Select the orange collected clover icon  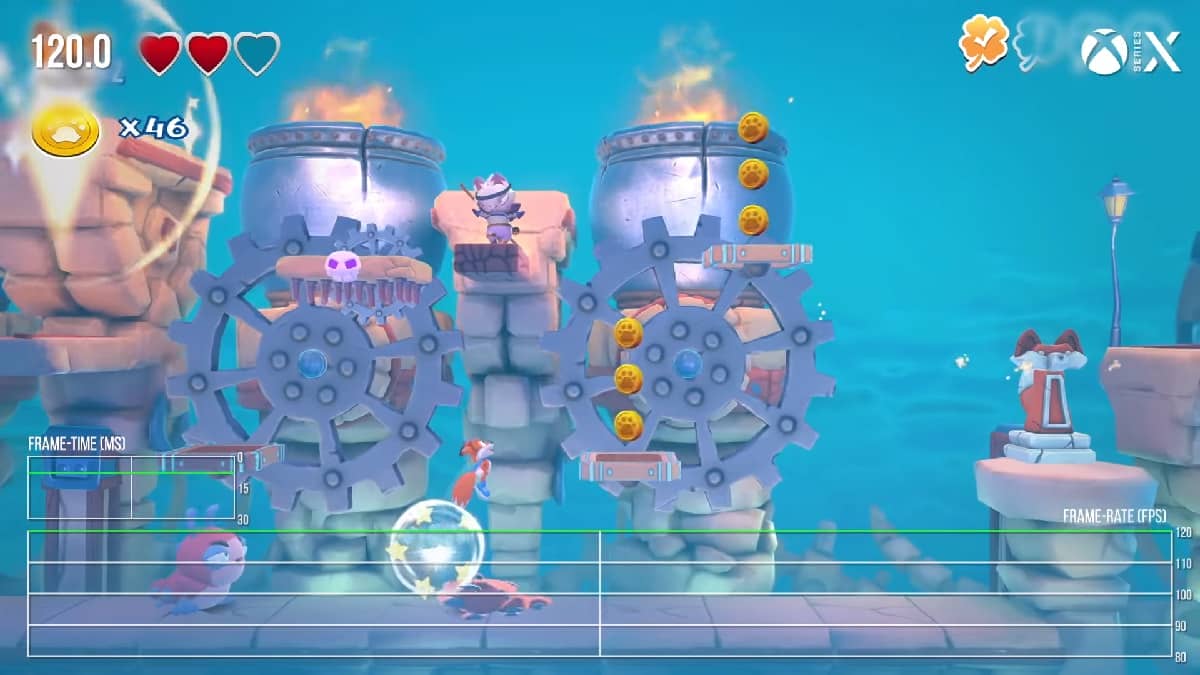click(983, 43)
